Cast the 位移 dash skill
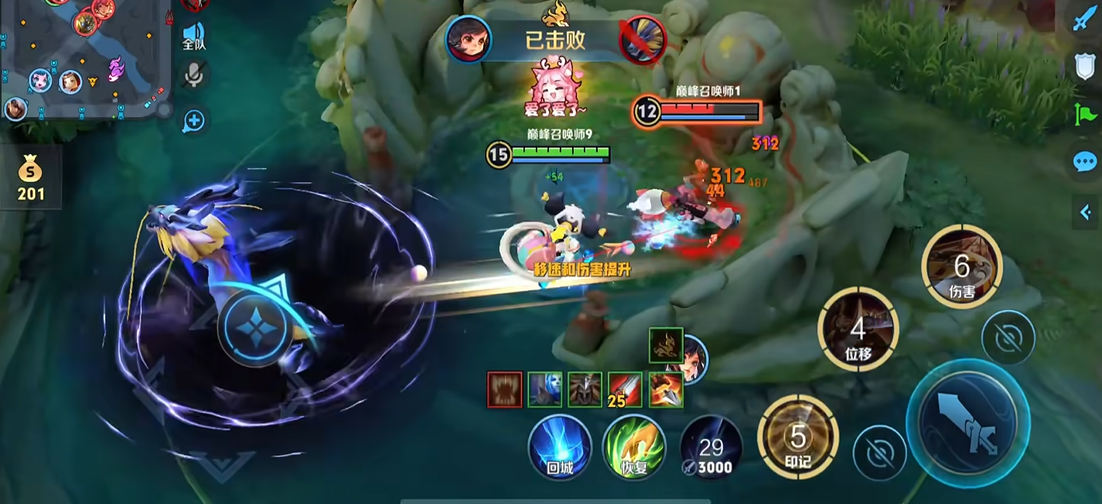Image resolution: width=1102 pixels, height=504 pixels. click(858, 328)
